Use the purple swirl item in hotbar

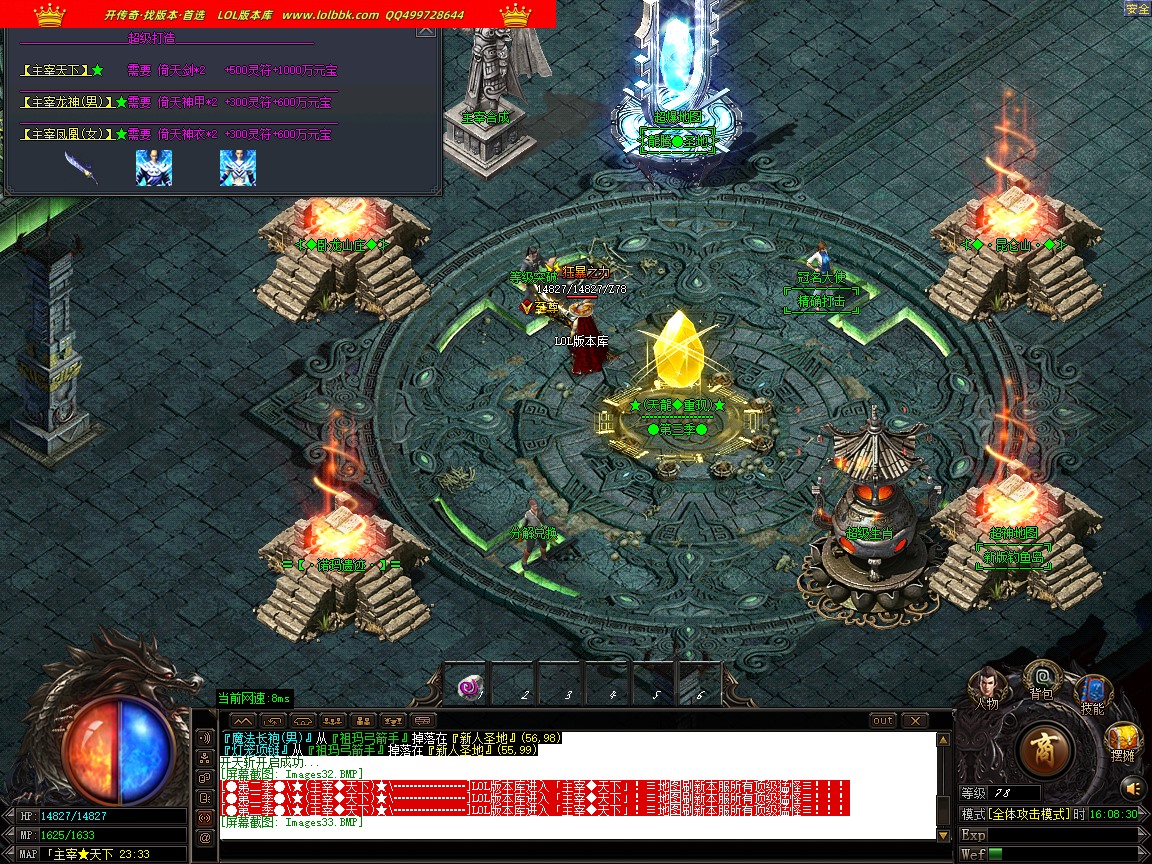(x=469, y=687)
